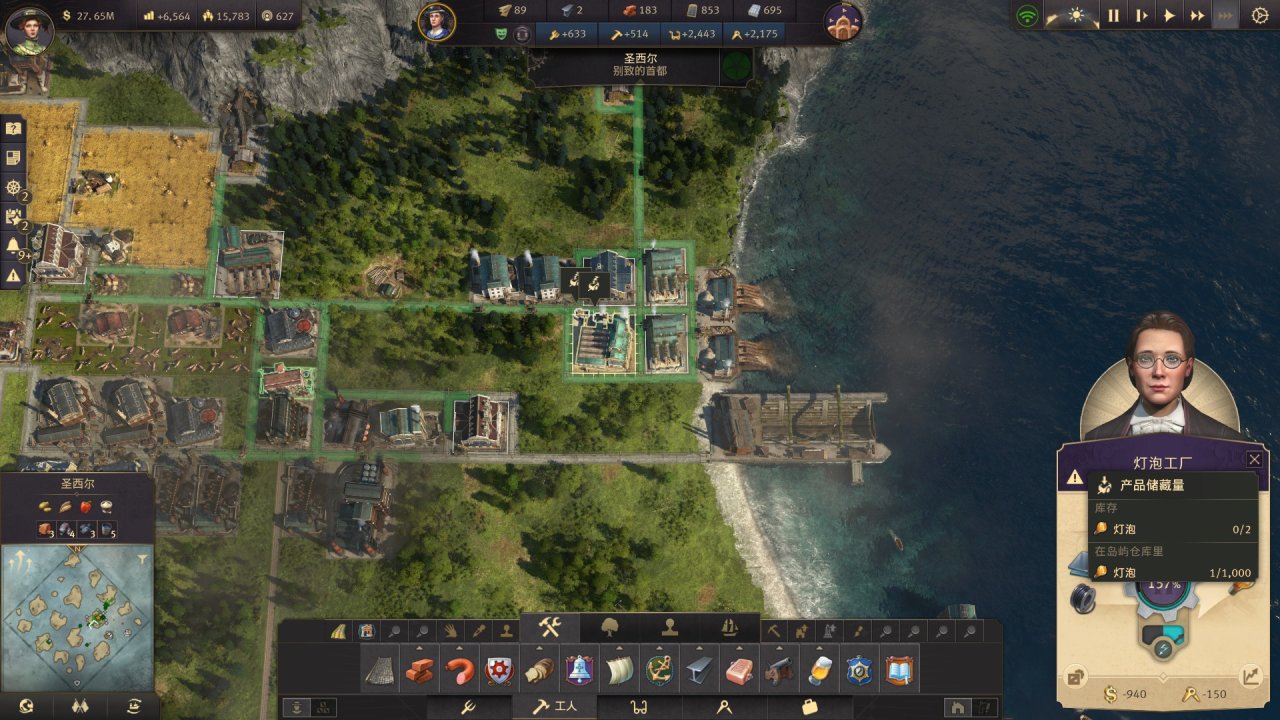Open the ship construction category tab

pos(729,628)
